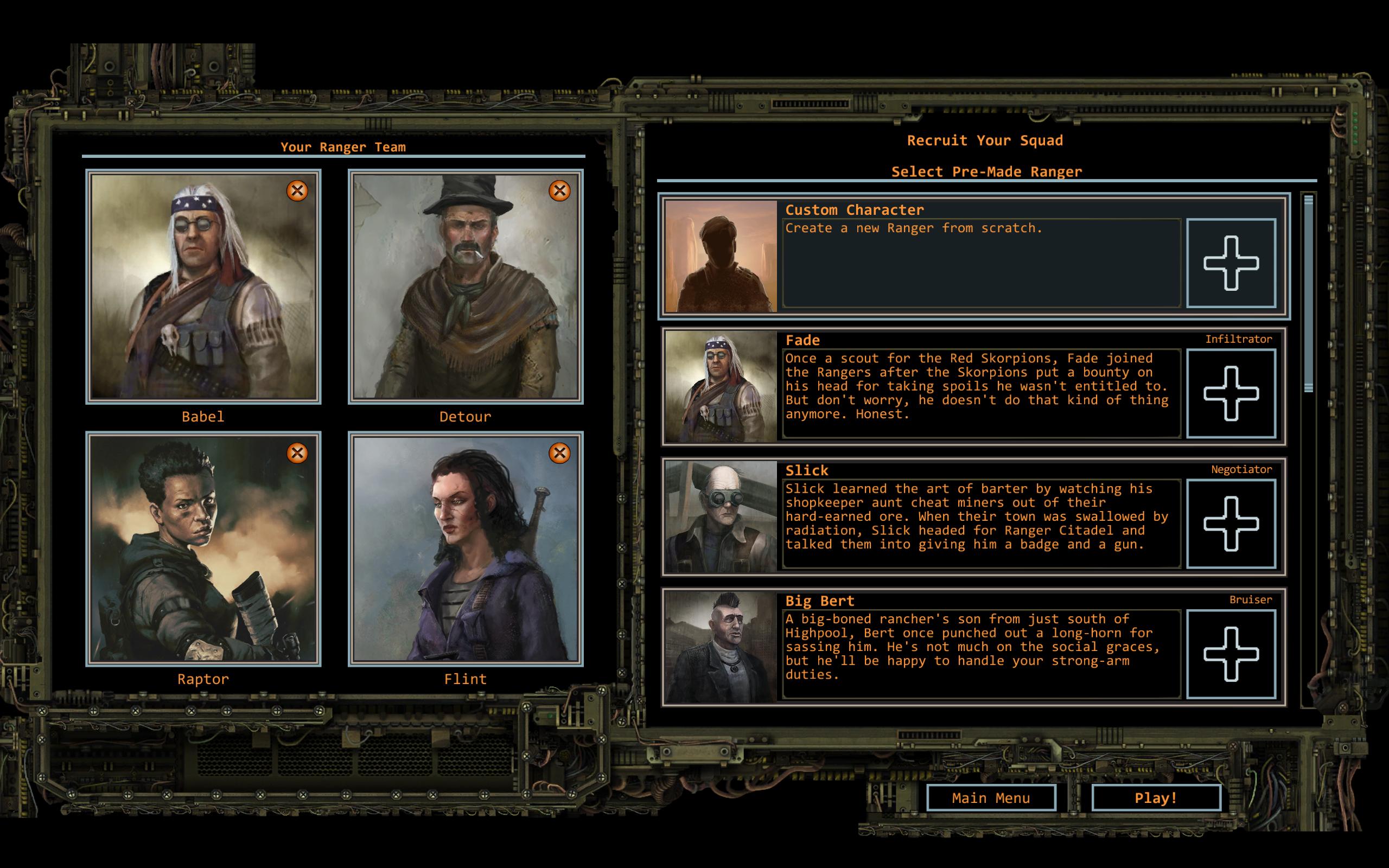This screenshot has width=1389, height=868.
Task: Add a Custom Character with plus button
Action: (1231, 263)
